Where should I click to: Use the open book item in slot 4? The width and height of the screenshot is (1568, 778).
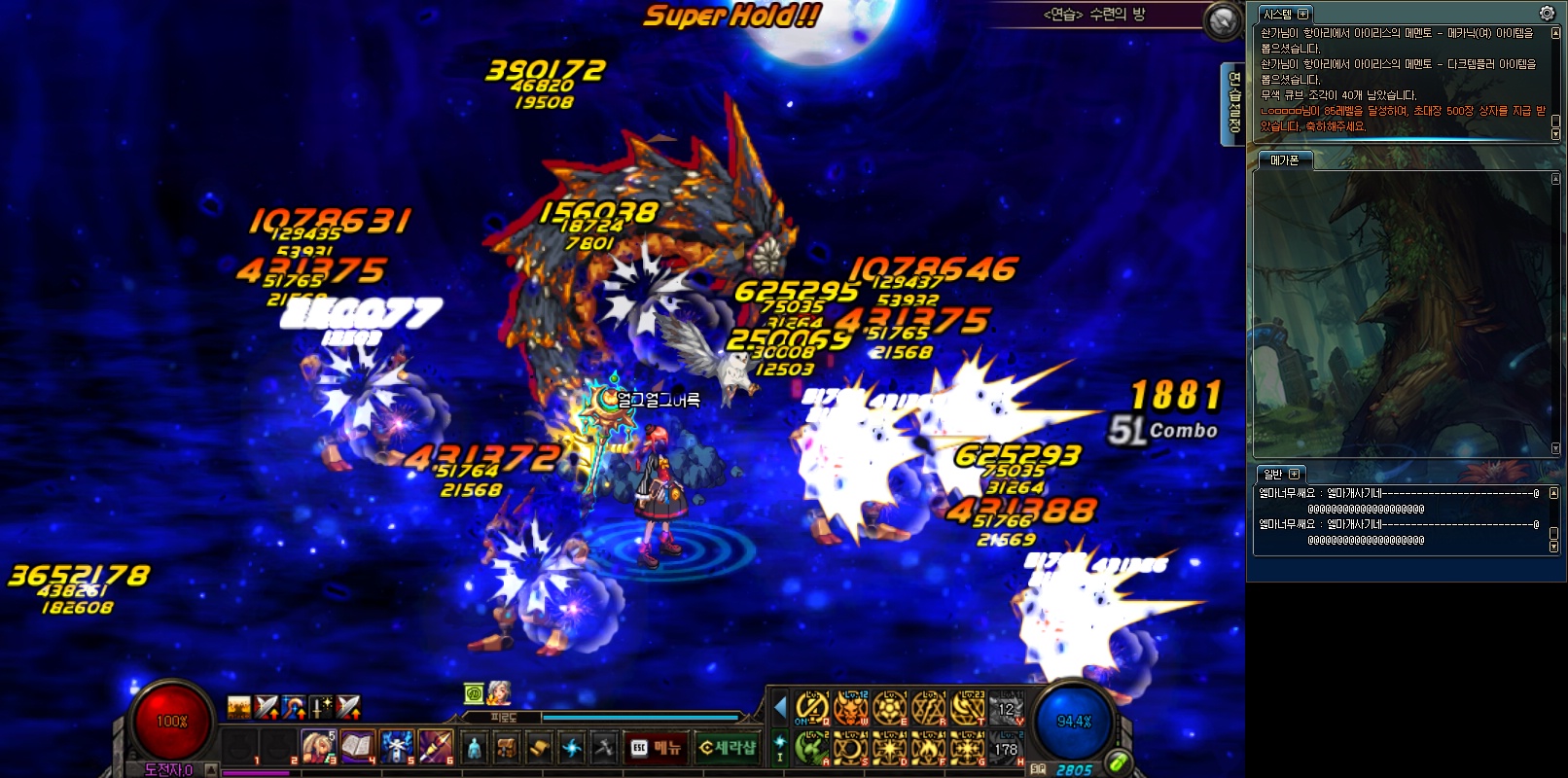(x=357, y=746)
